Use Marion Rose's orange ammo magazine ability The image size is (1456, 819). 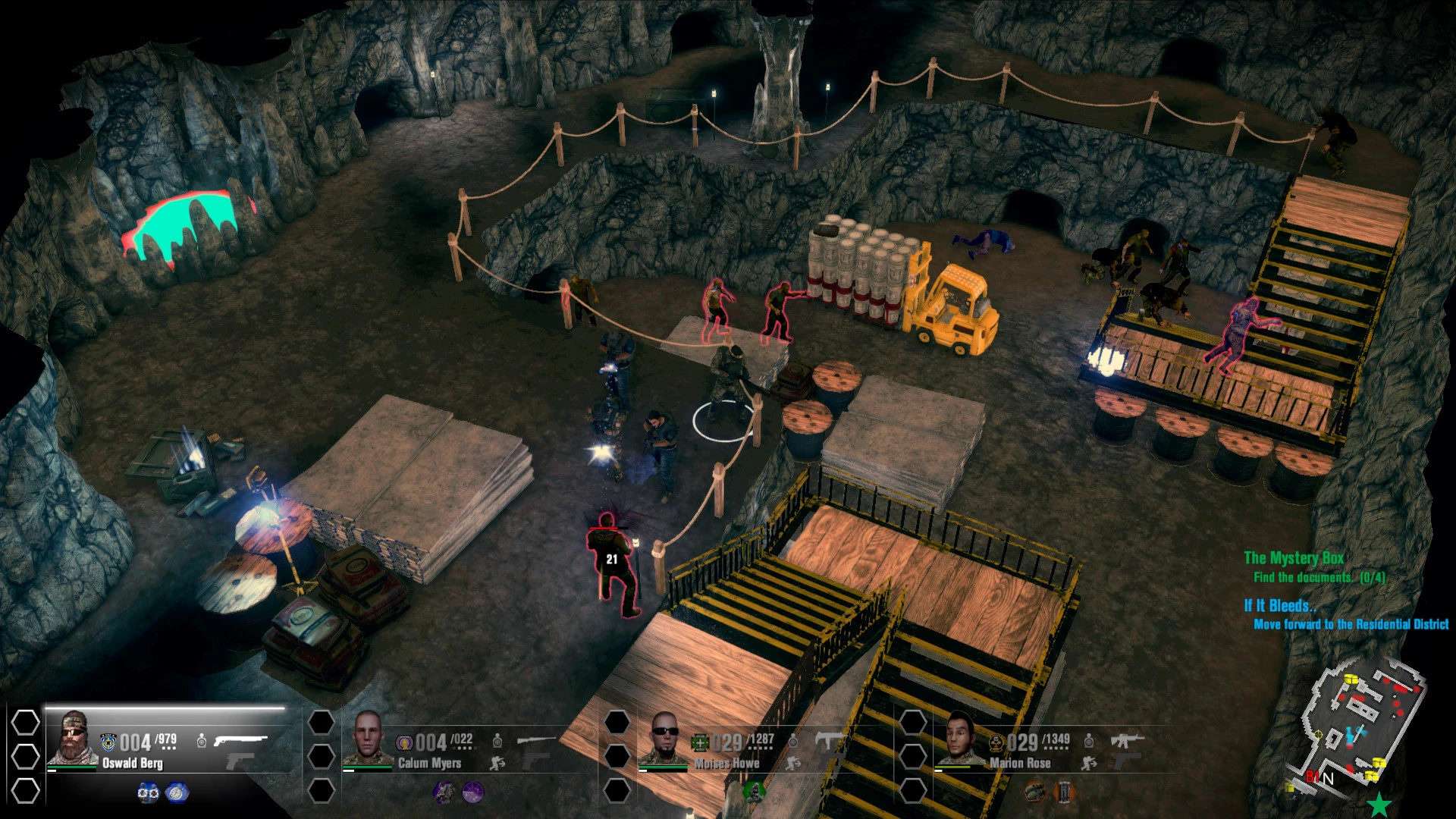(x=1064, y=792)
